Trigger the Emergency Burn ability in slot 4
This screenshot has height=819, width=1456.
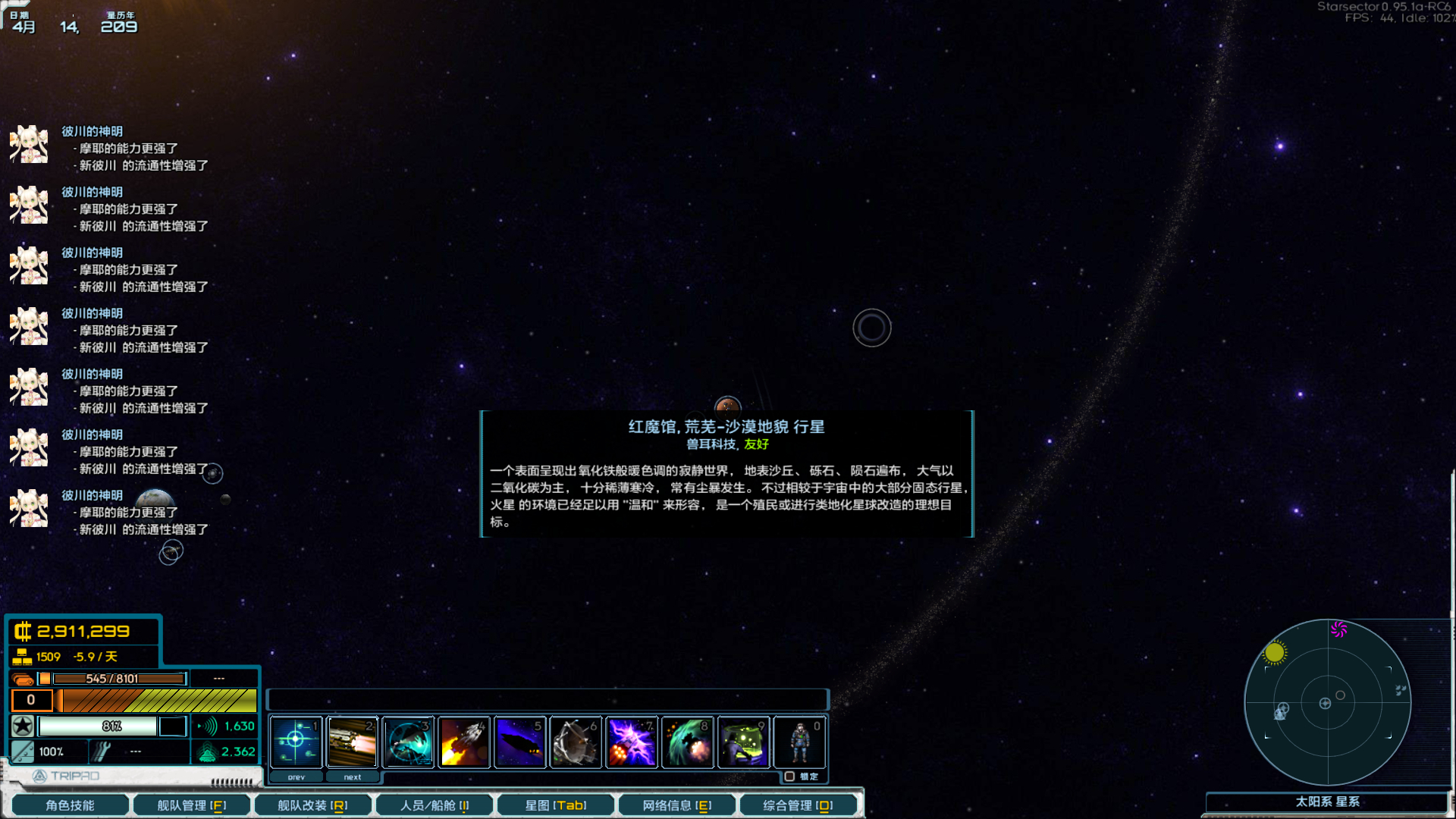(464, 742)
